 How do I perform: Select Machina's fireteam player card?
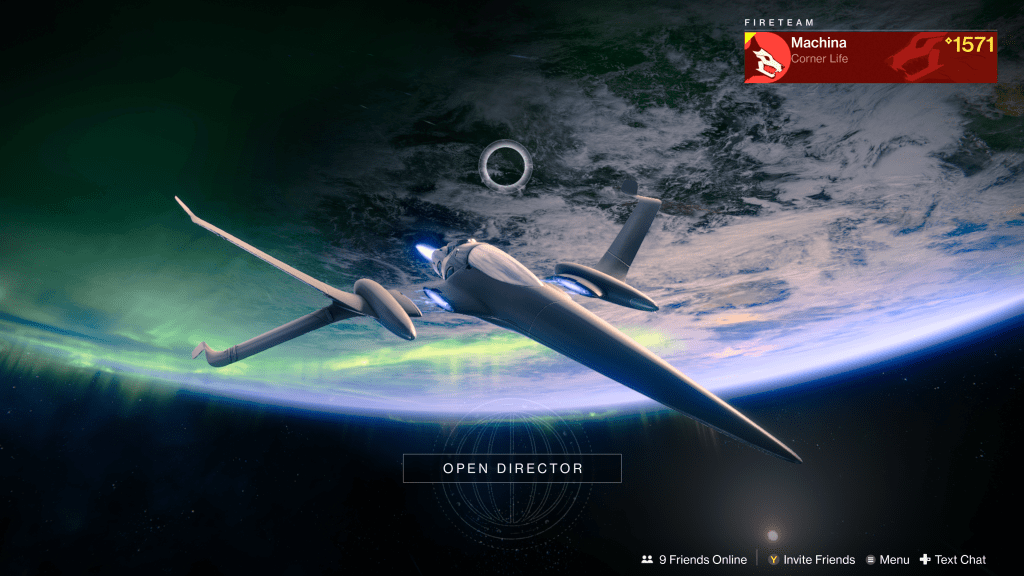pyautogui.click(x=870, y=56)
